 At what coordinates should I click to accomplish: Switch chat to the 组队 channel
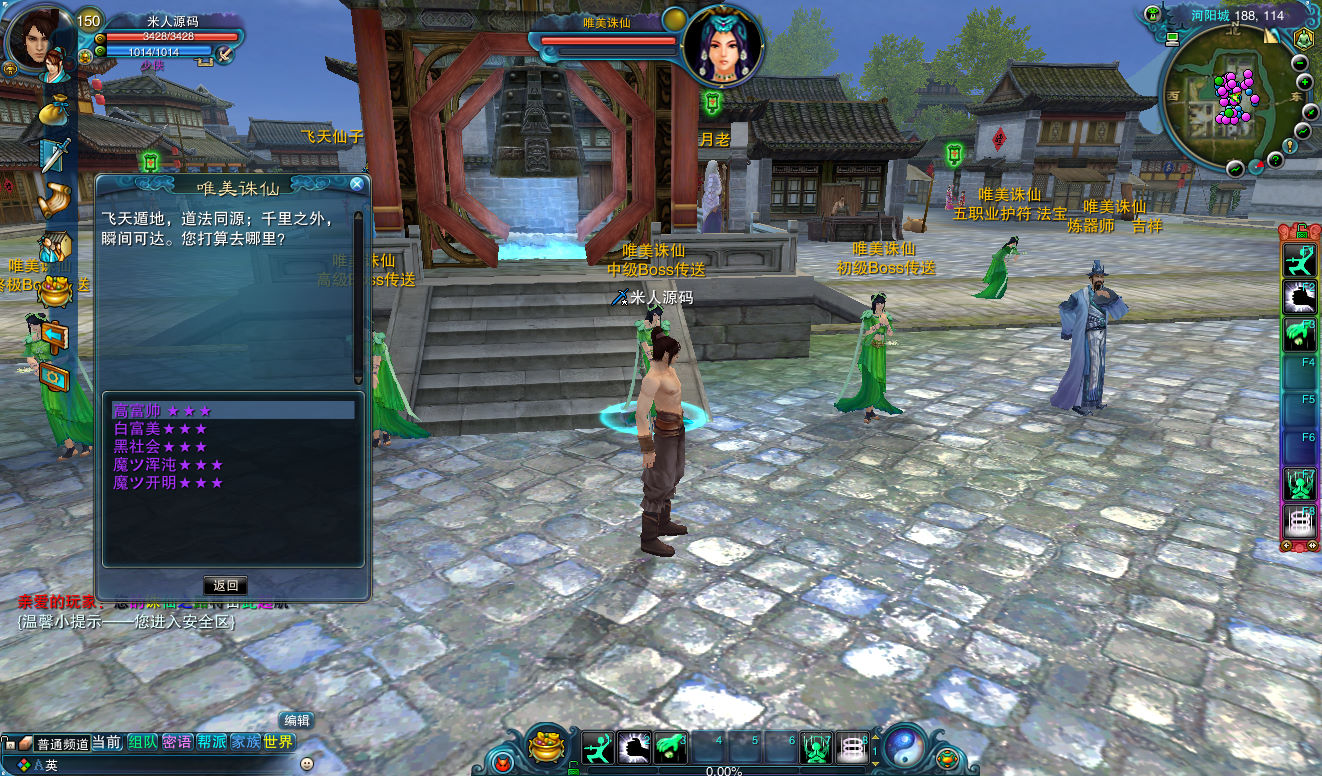click(143, 742)
